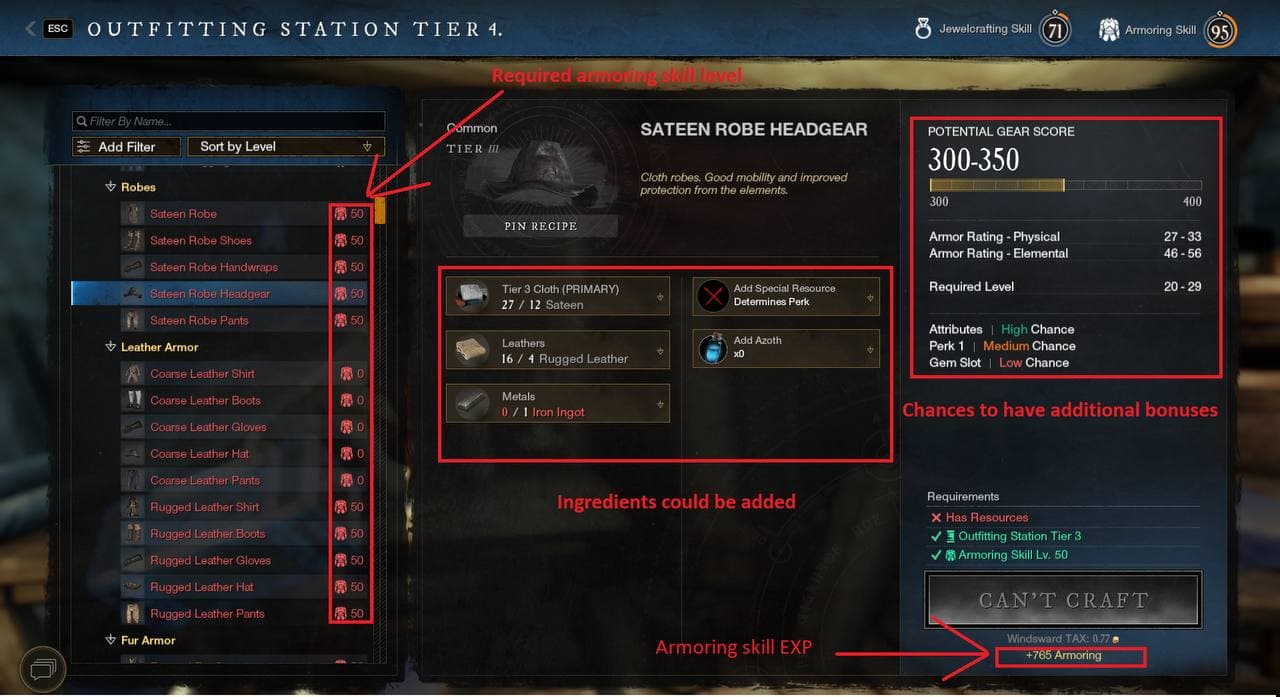Open the Tier 3 Cloth Sateen ingredient slot

click(x=557, y=297)
